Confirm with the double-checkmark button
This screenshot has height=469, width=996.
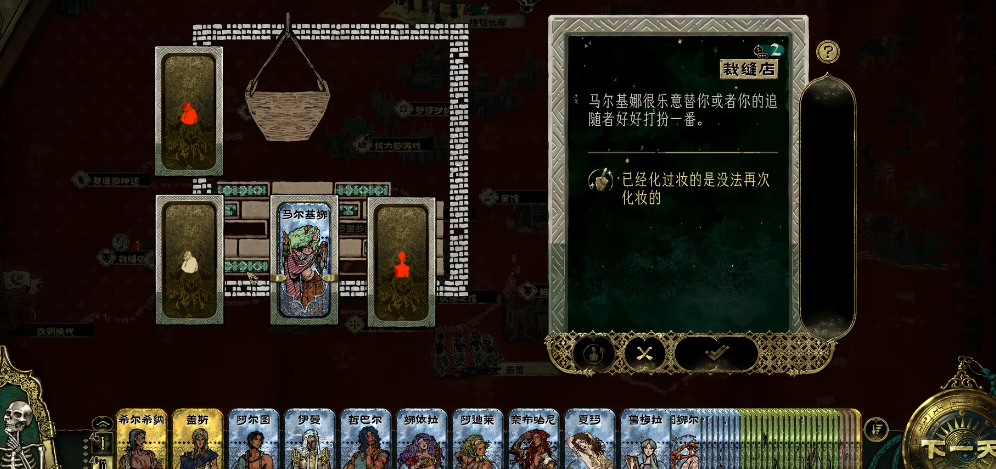(x=716, y=352)
